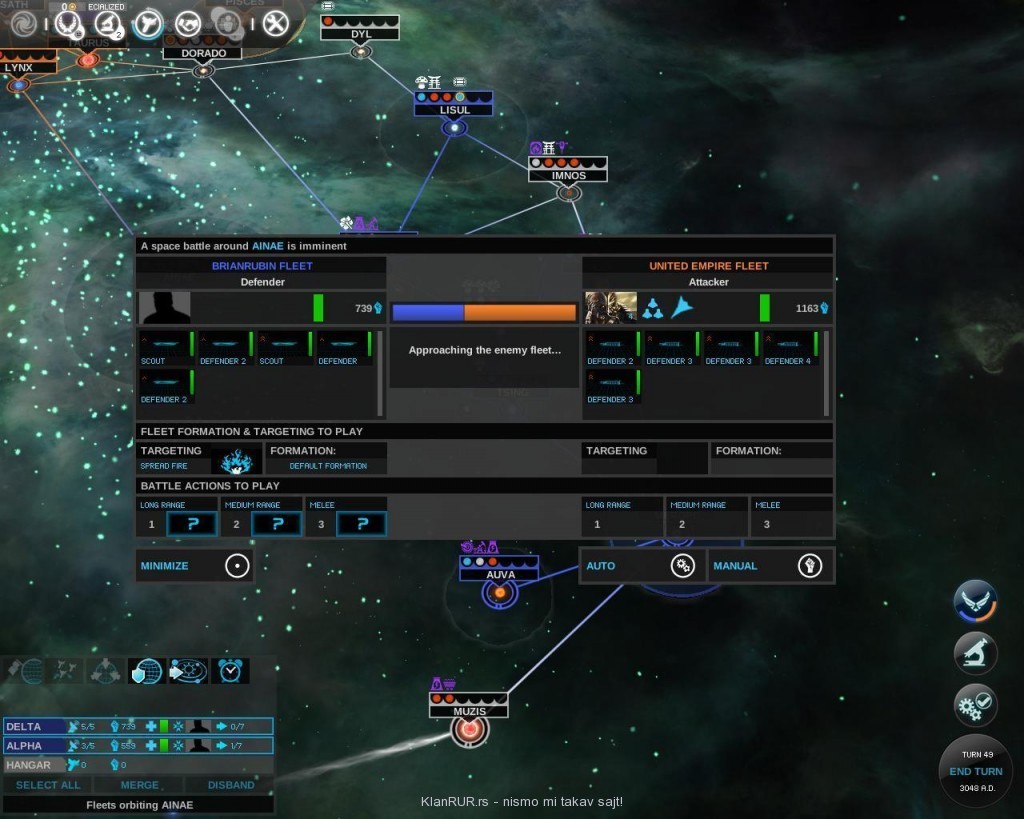The image size is (1024, 819).
Task: Choose Auto battle resolution
Action: pyautogui.click(x=642, y=566)
